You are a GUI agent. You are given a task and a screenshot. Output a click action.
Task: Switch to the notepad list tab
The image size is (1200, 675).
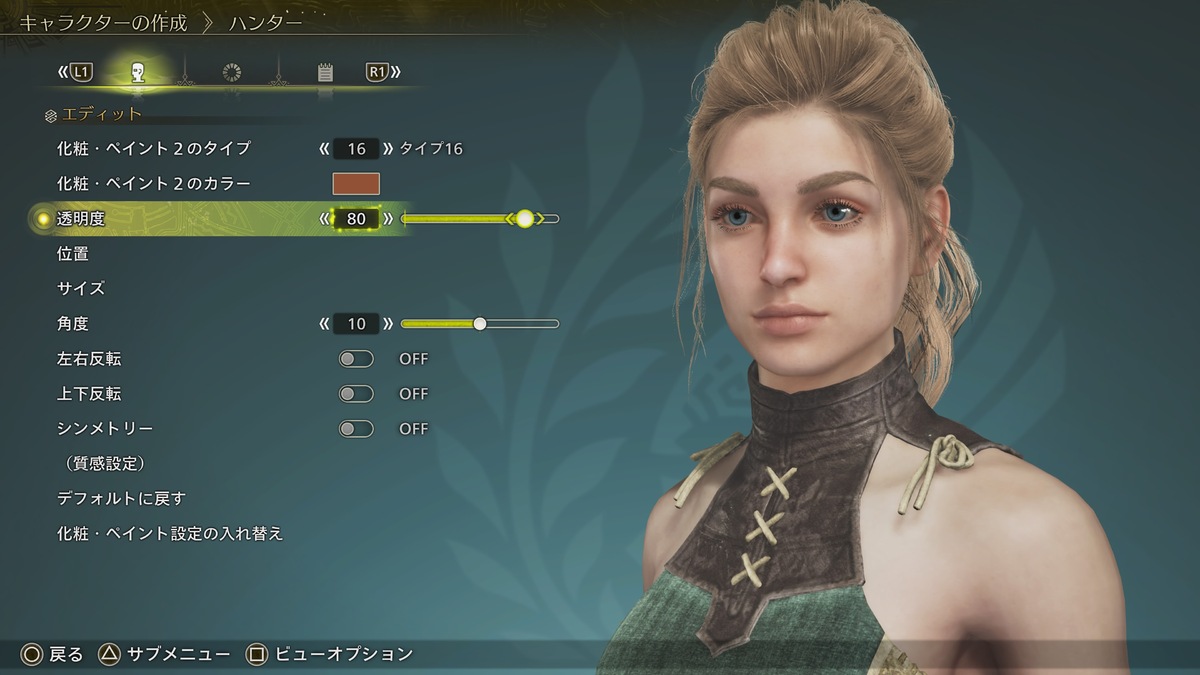(x=325, y=72)
